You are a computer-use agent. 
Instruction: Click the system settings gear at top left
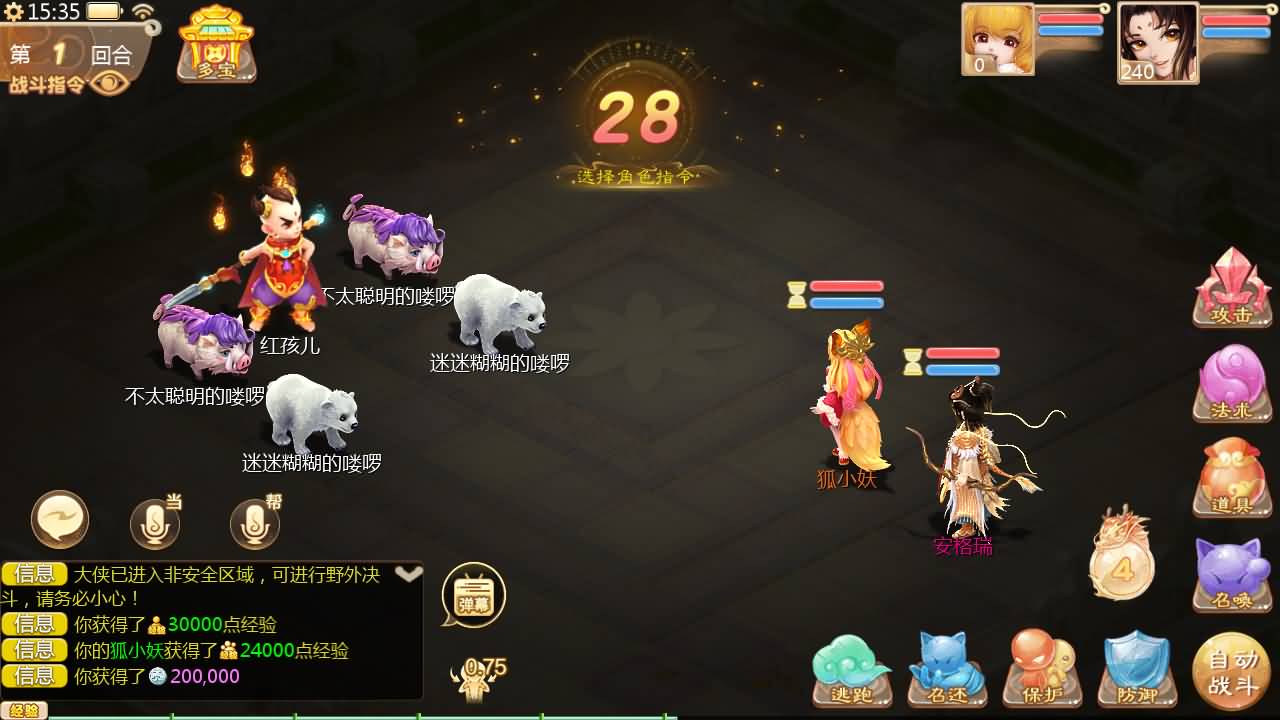coord(12,10)
